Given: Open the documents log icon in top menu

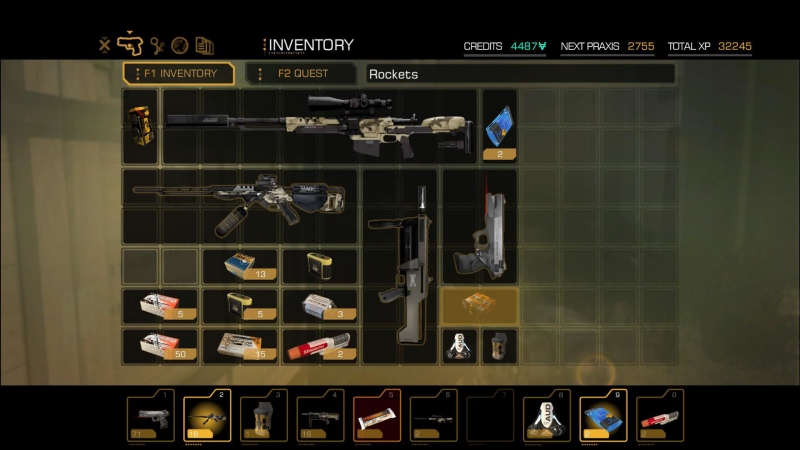Looking at the screenshot, I should coord(205,45).
